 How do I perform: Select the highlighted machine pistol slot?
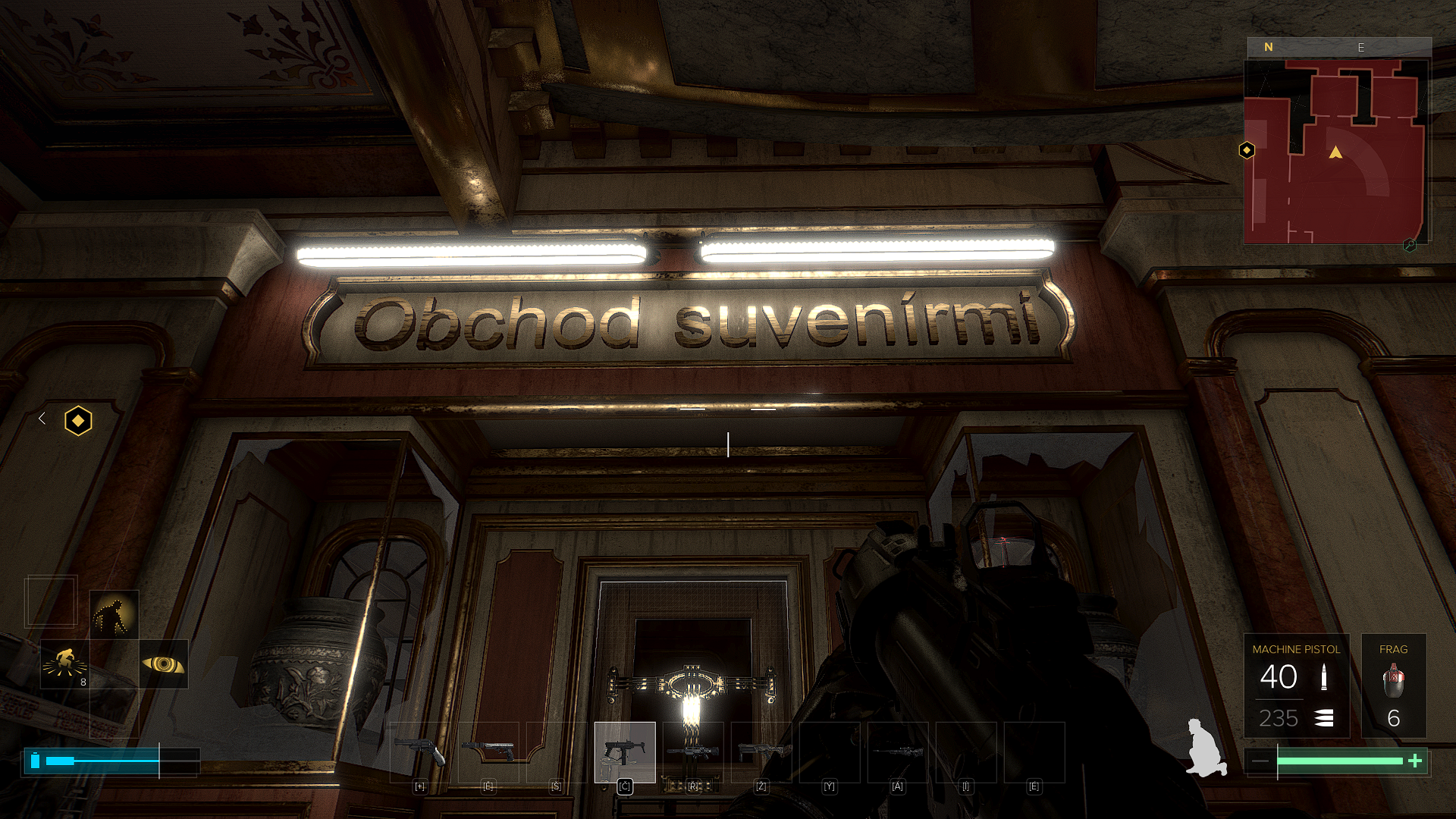(625, 752)
